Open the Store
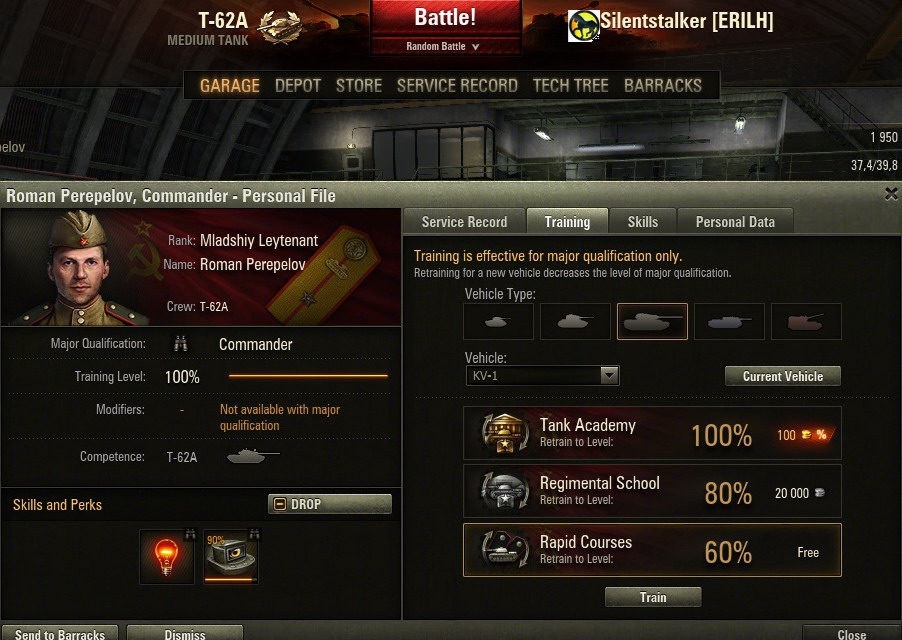Viewport: 902px width, 640px height. [359, 85]
